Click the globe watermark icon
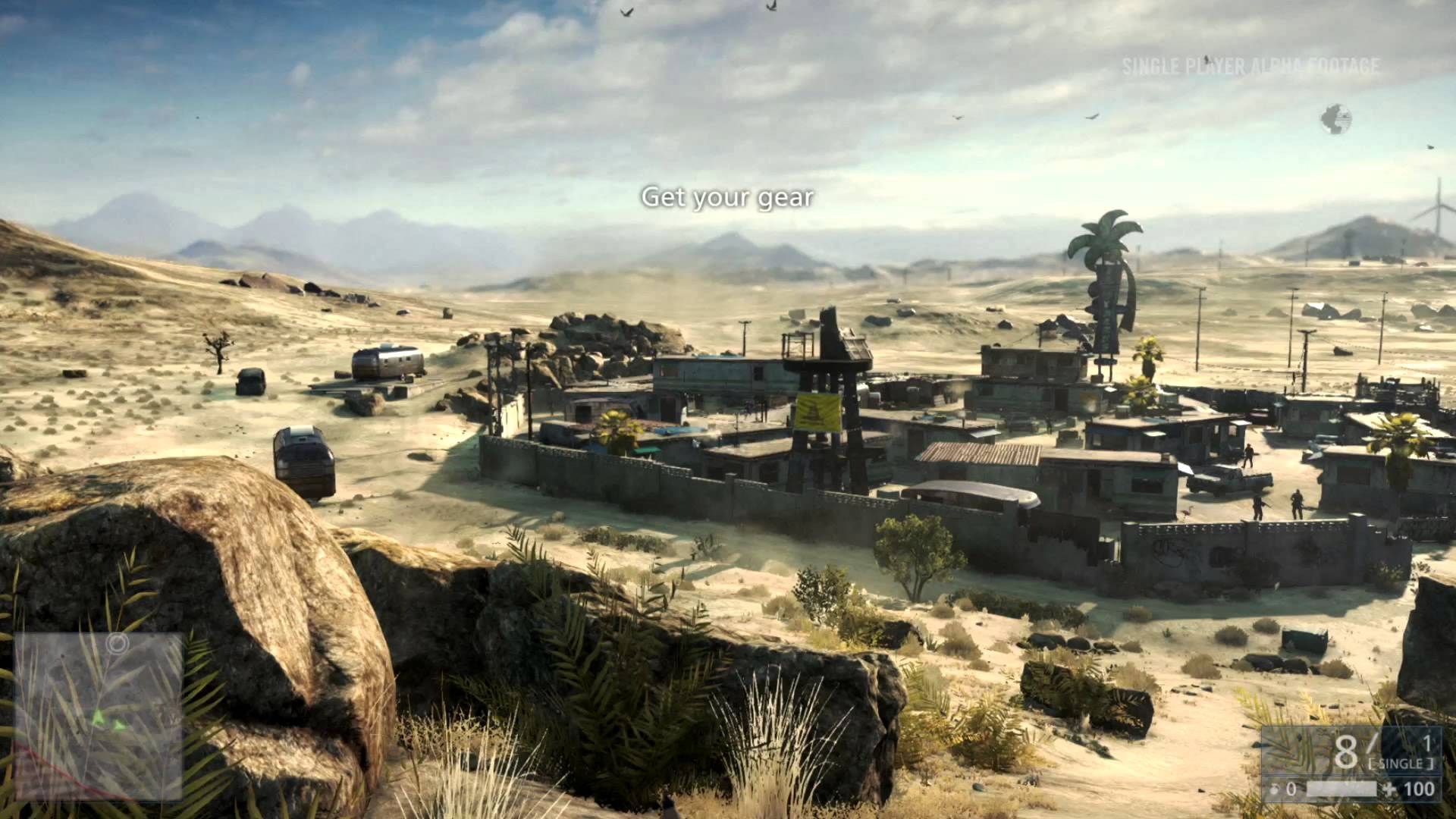 1335,120
